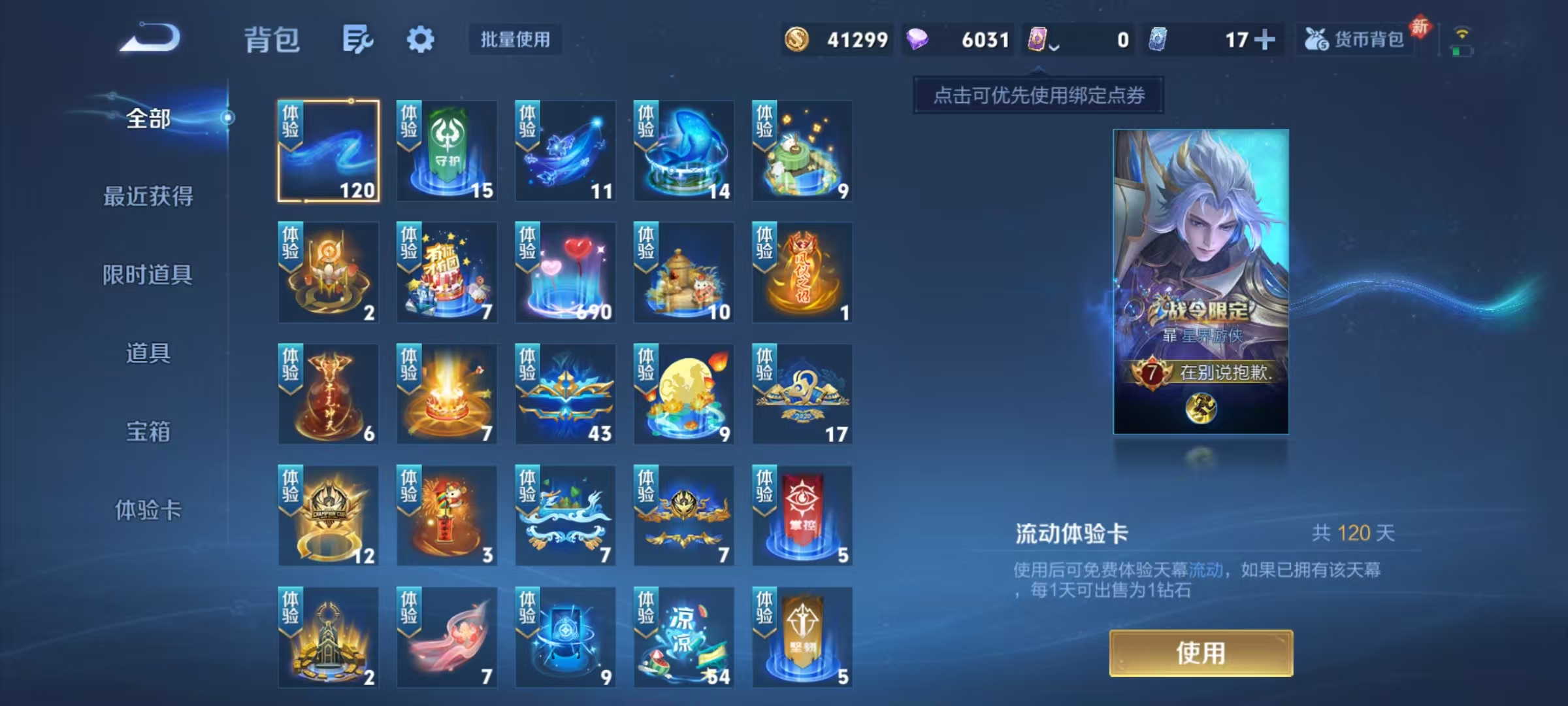Expand the bound point coupon dropdown arrow
The image size is (1568, 706).
[1053, 46]
